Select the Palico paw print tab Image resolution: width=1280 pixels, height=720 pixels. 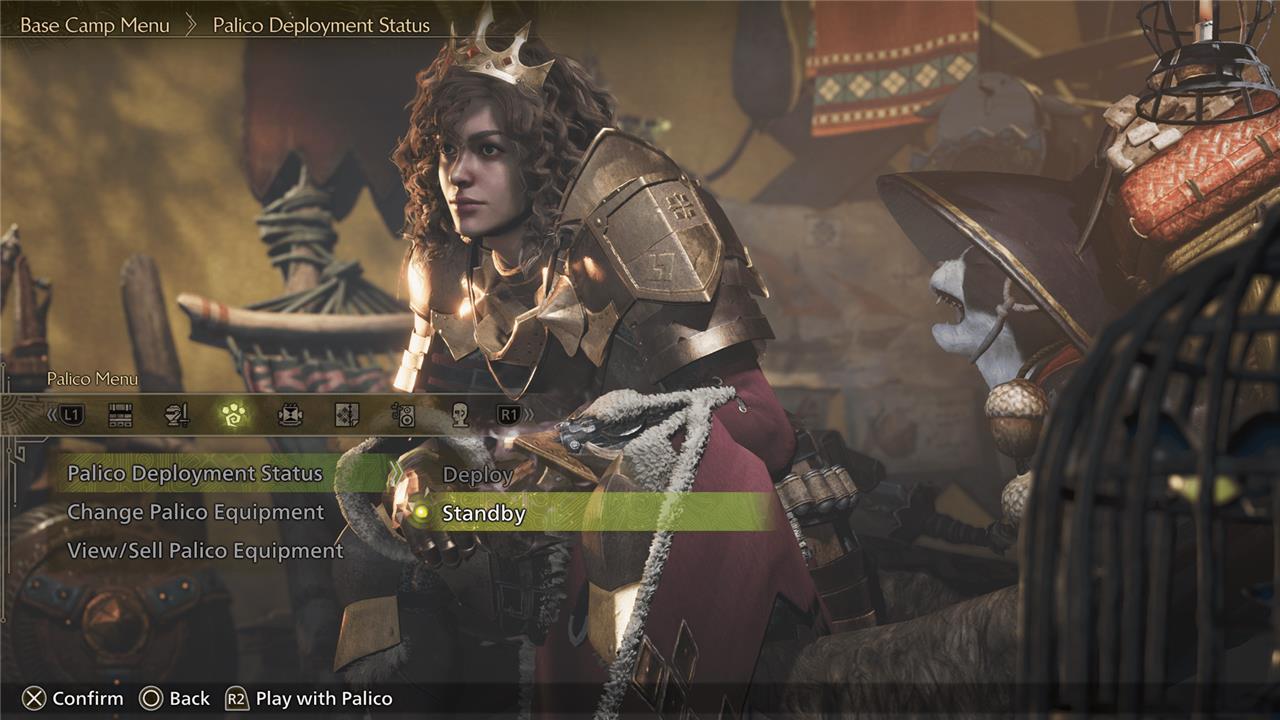point(234,415)
